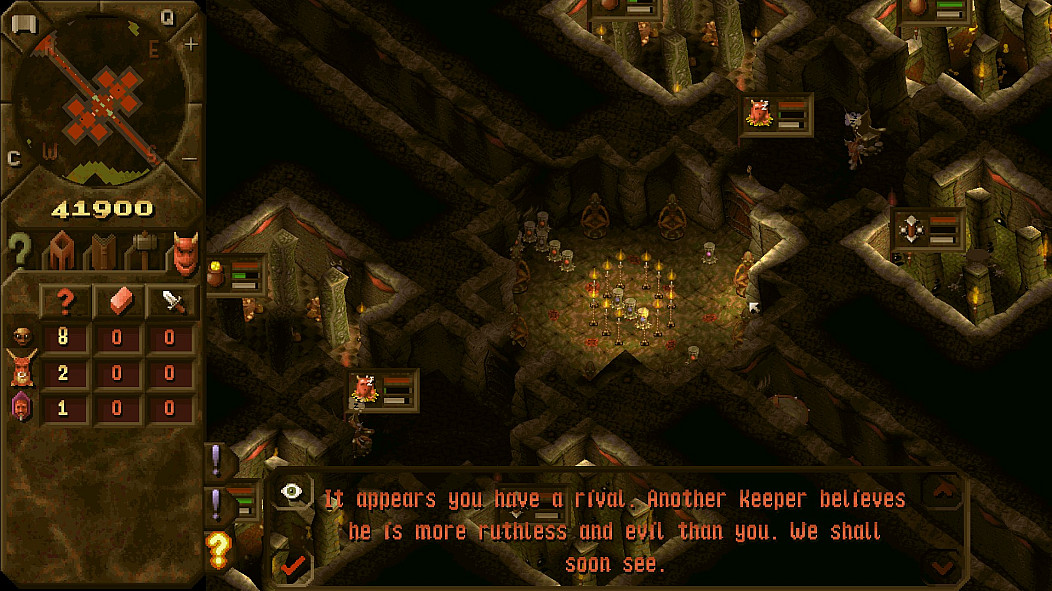Open the options with the Q button
1052x591 pixels.
(x=167, y=16)
